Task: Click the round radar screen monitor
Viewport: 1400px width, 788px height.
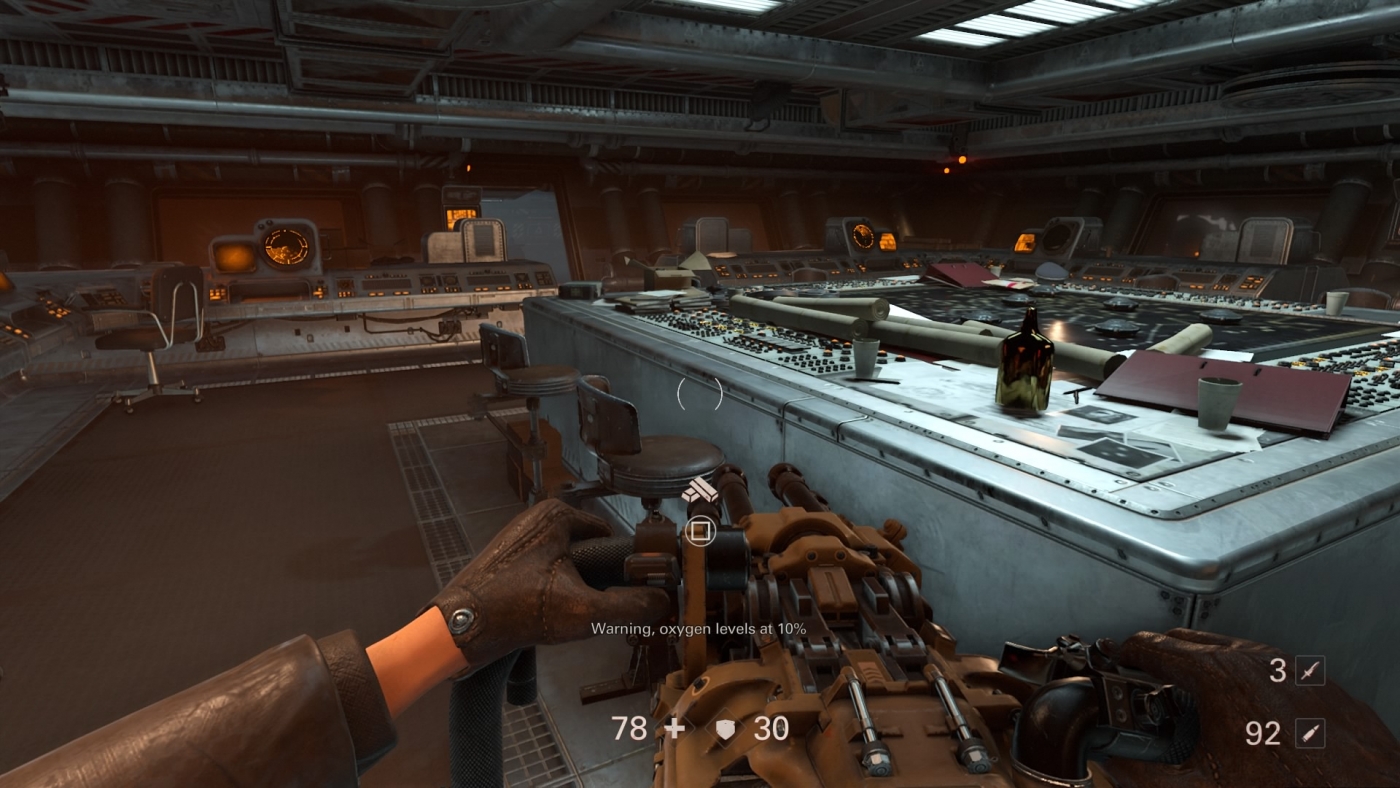Action: (288, 245)
